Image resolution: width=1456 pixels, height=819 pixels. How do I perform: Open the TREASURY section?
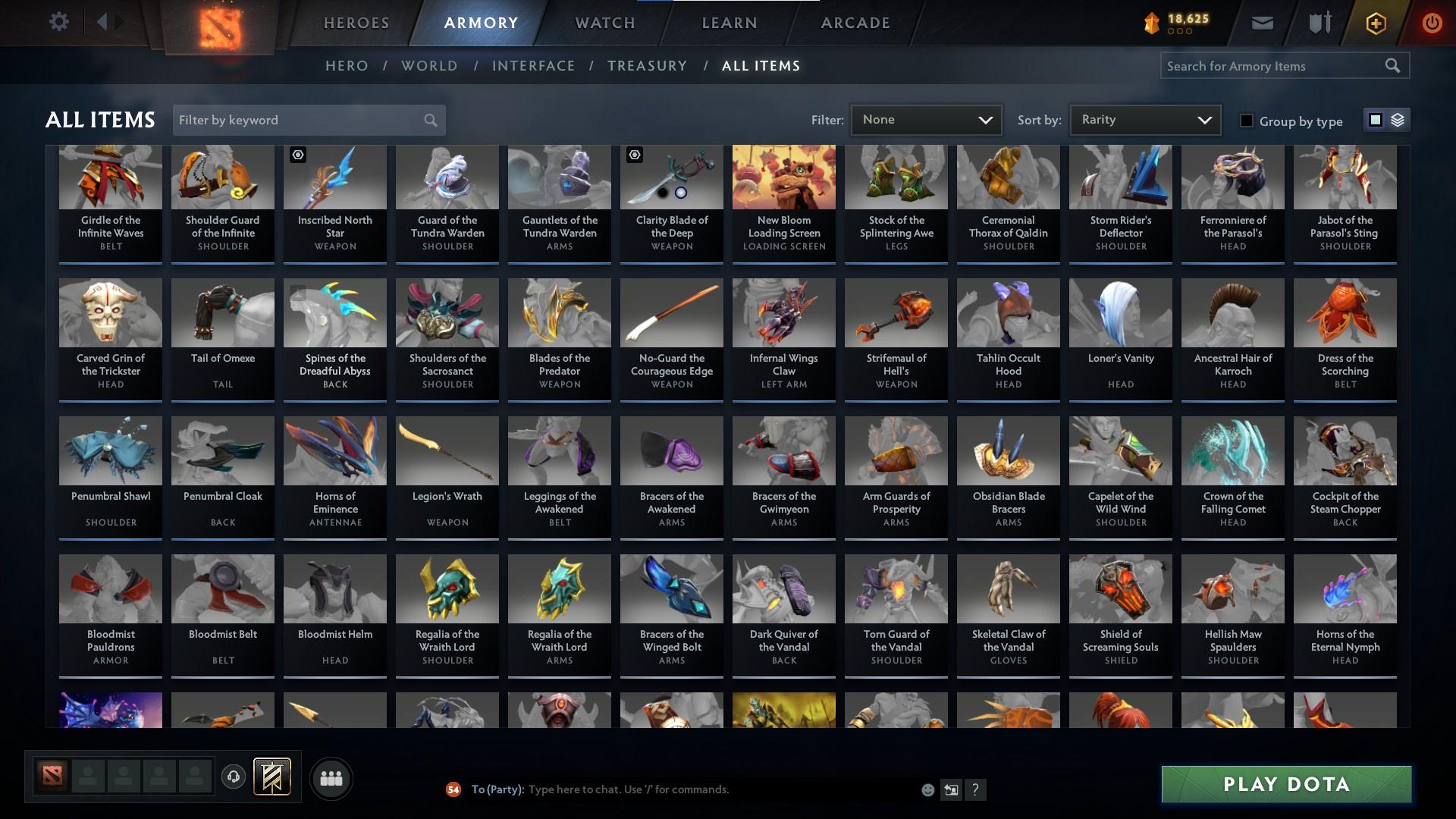pyautogui.click(x=647, y=66)
